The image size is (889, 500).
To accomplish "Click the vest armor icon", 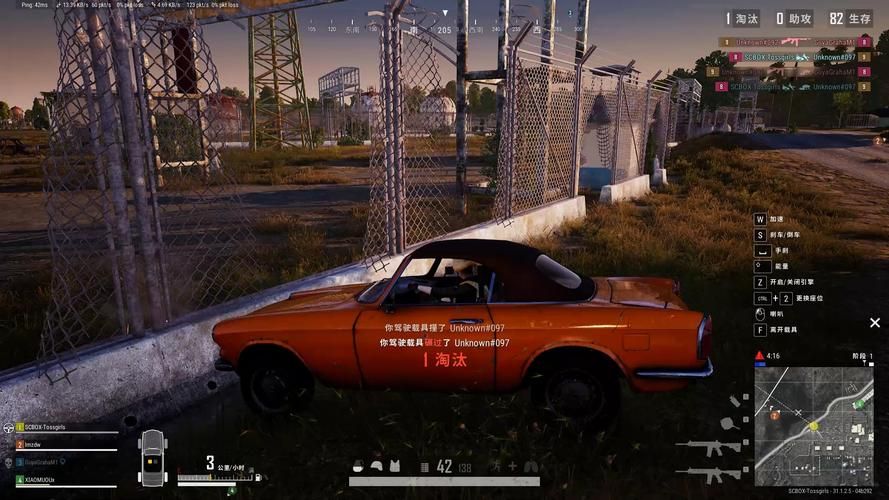I will pyautogui.click(x=394, y=465).
